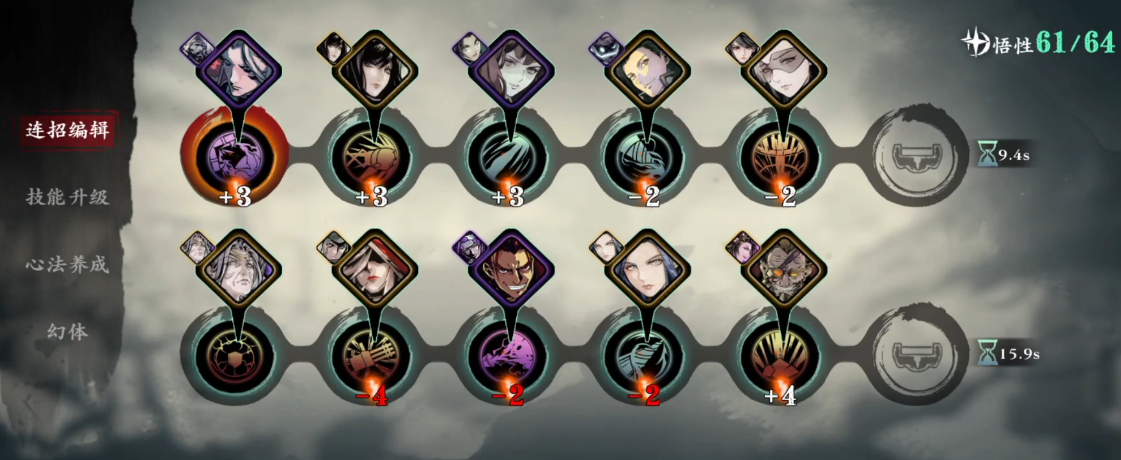This screenshot has height=460, width=1121.
Task: Select the red-glowing purple skill node
Action: pyautogui.click(x=235, y=155)
